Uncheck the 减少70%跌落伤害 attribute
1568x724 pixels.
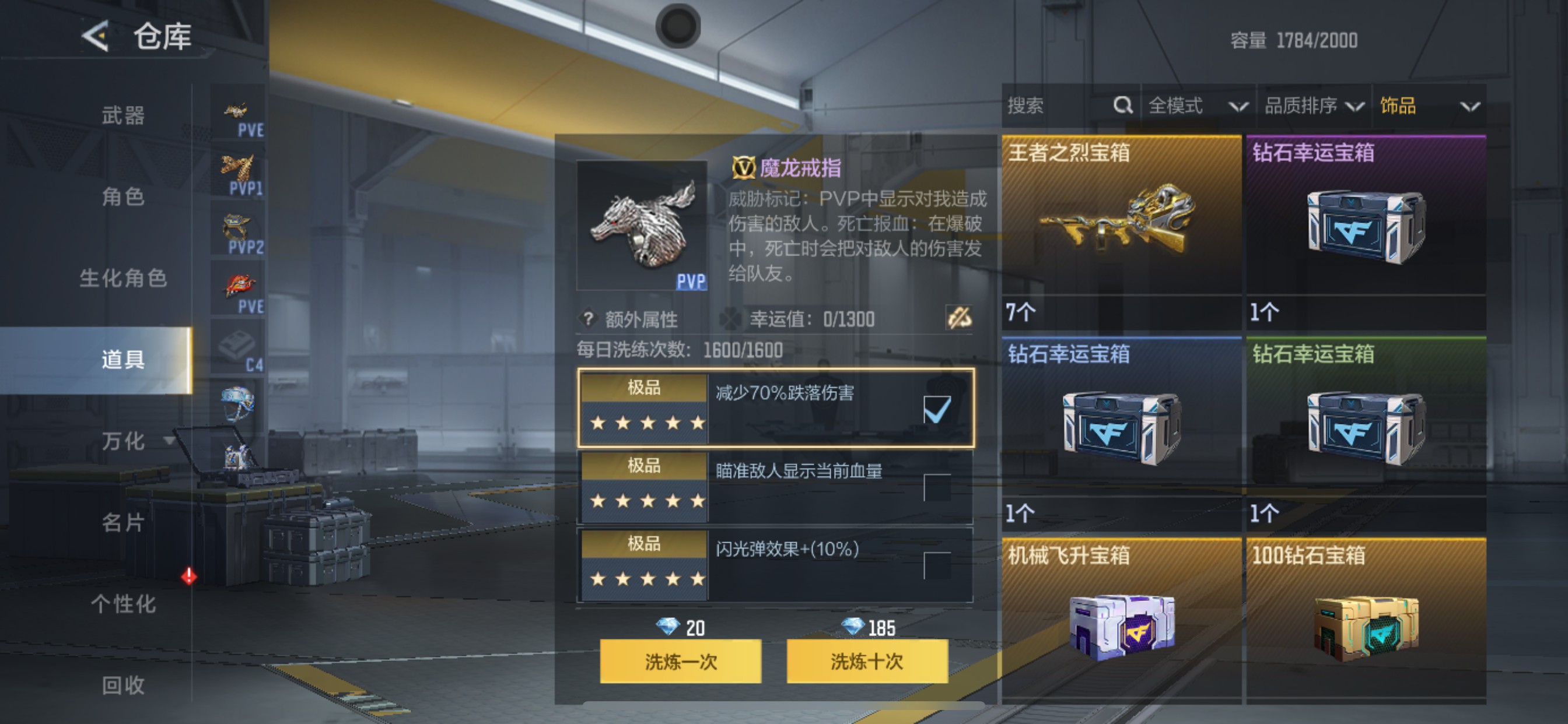pos(937,410)
